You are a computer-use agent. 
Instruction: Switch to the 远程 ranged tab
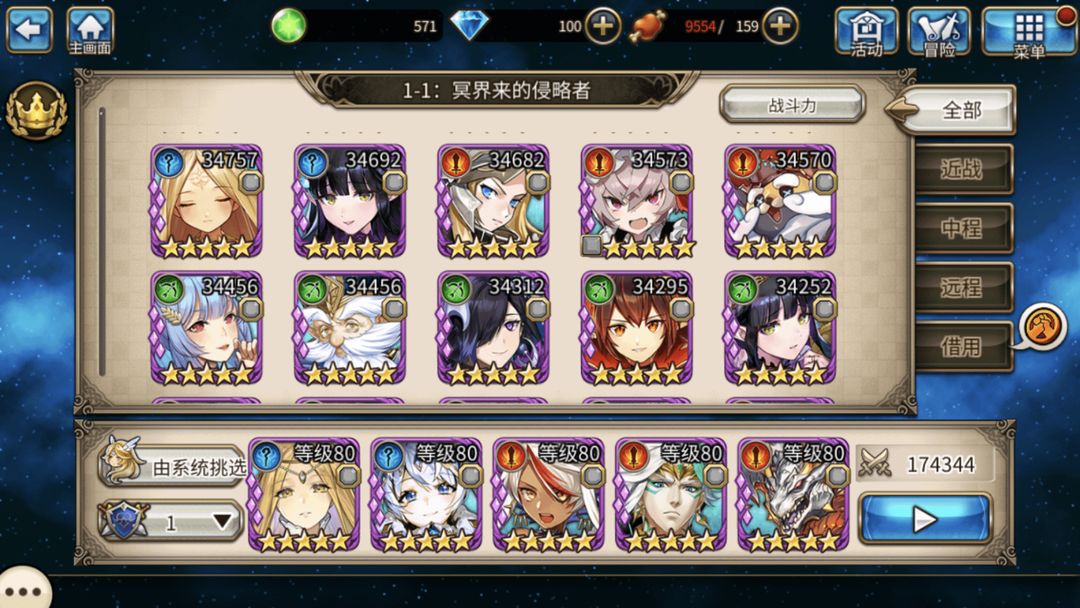point(961,287)
